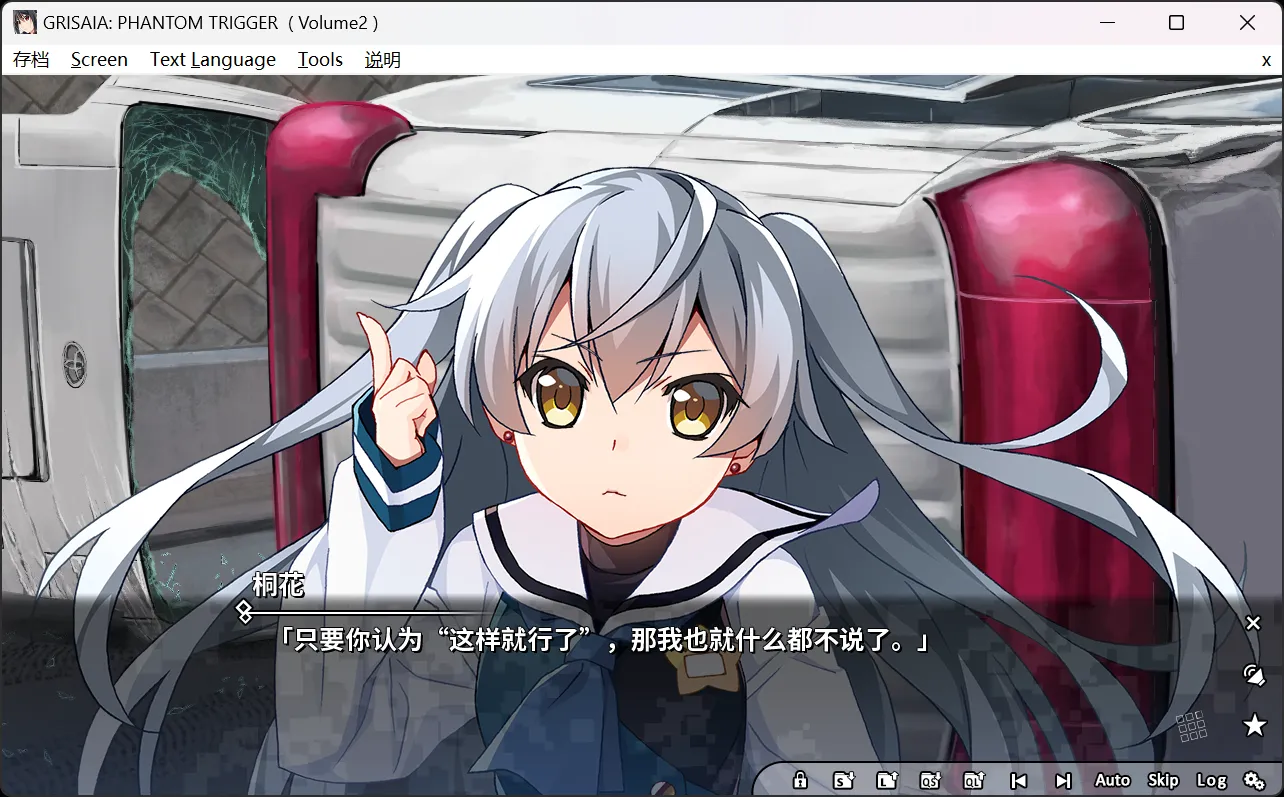
Task: Replay the voice line with the speaker icon
Action: pos(1253,674)
